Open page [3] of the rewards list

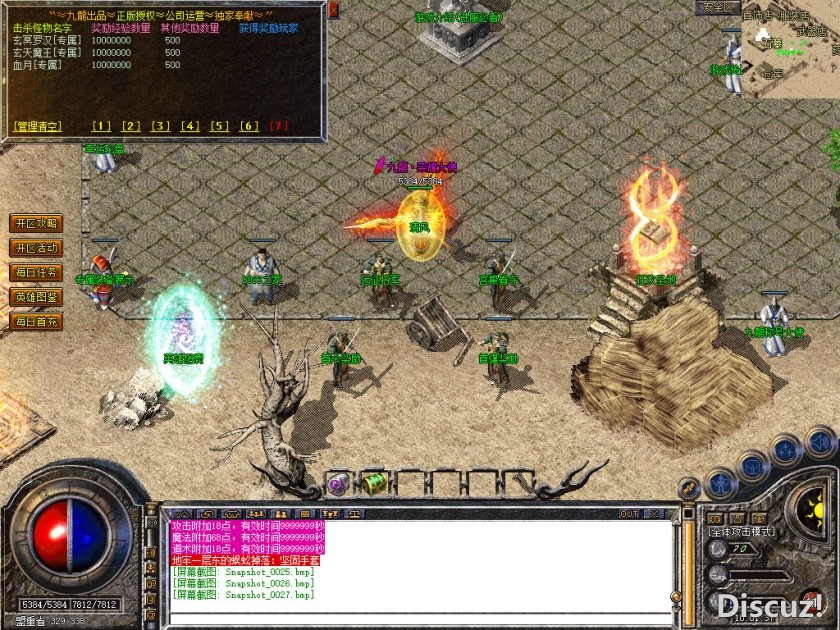click(x=160, y=126)
